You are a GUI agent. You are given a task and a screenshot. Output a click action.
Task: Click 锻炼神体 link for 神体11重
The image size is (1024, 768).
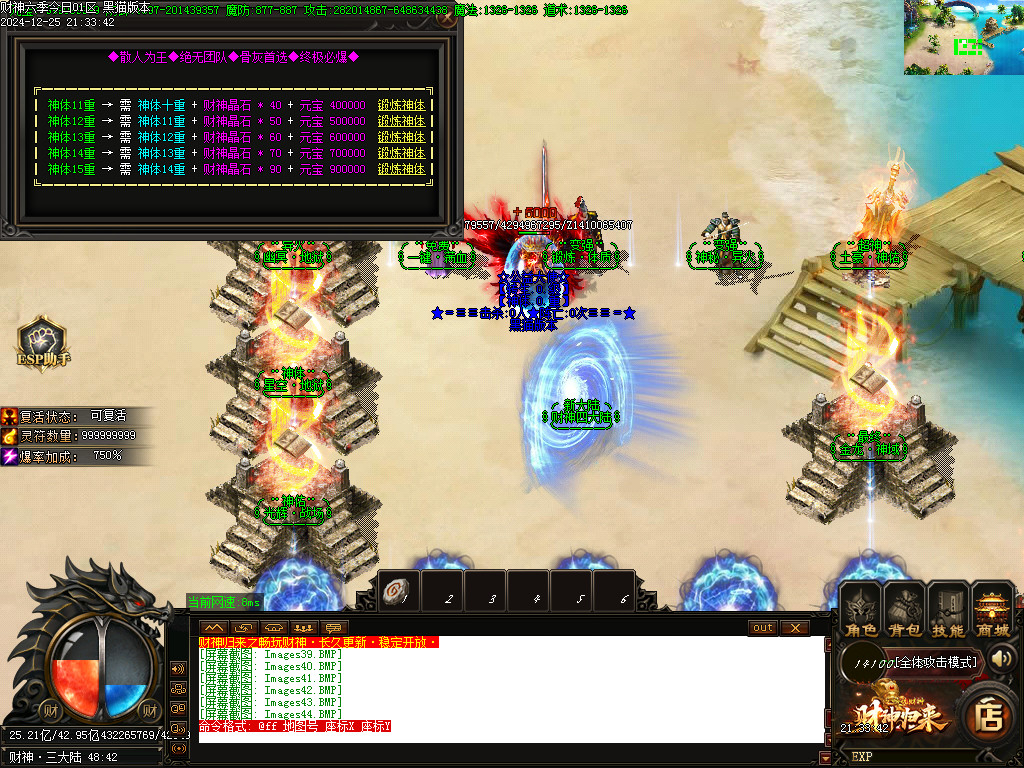[x=402, y=105]
